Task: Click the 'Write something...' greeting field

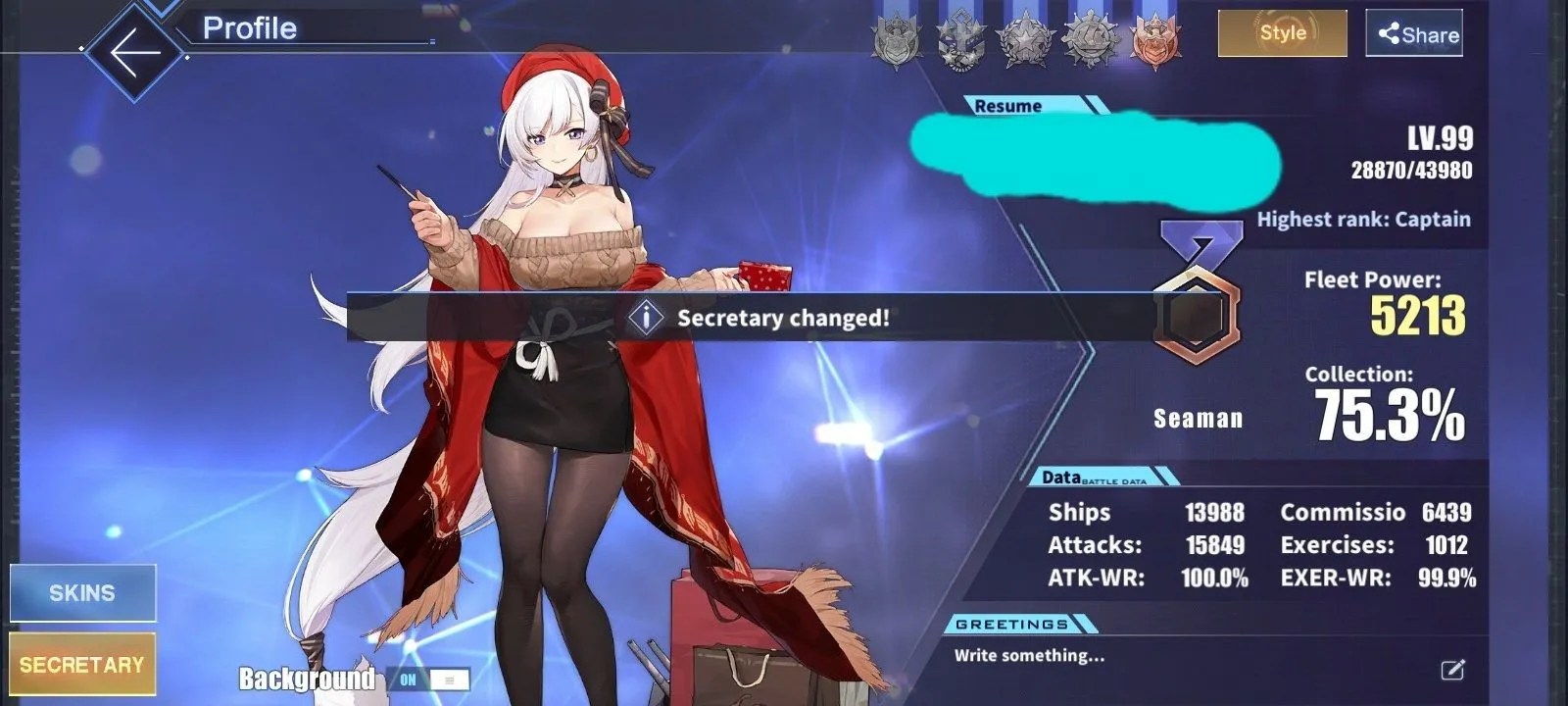Action: 1029,656
